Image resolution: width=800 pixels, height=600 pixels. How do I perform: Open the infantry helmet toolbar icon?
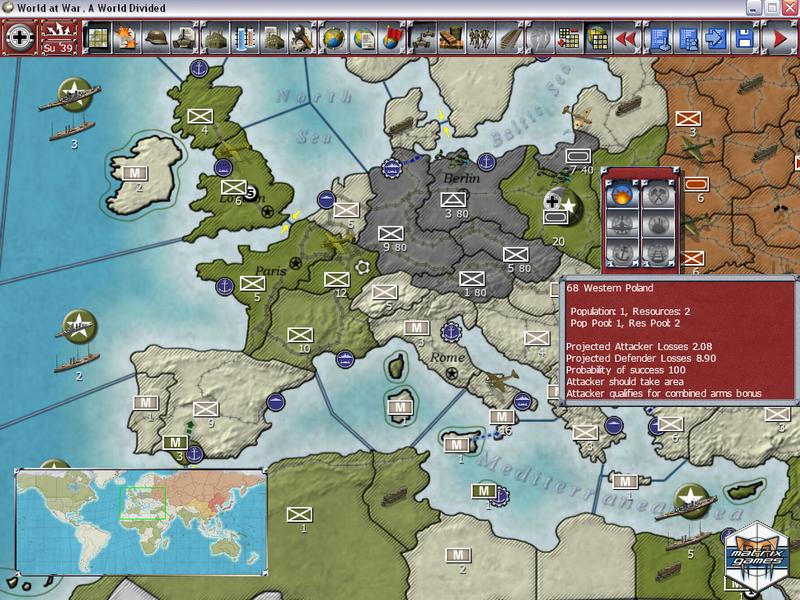pyautogui.click(x=157, y=38)
